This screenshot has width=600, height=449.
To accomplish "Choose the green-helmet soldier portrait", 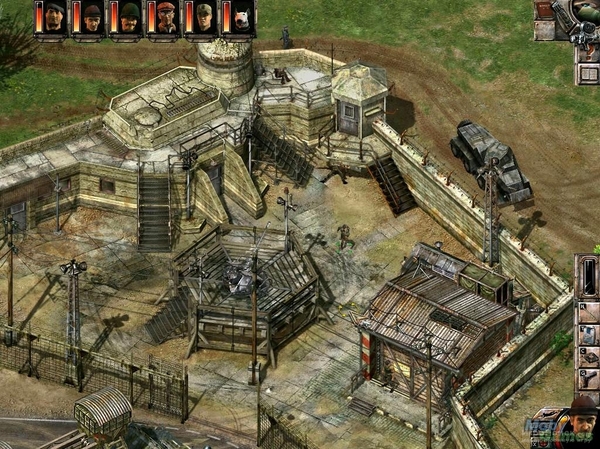I will [x=130, y=18].
